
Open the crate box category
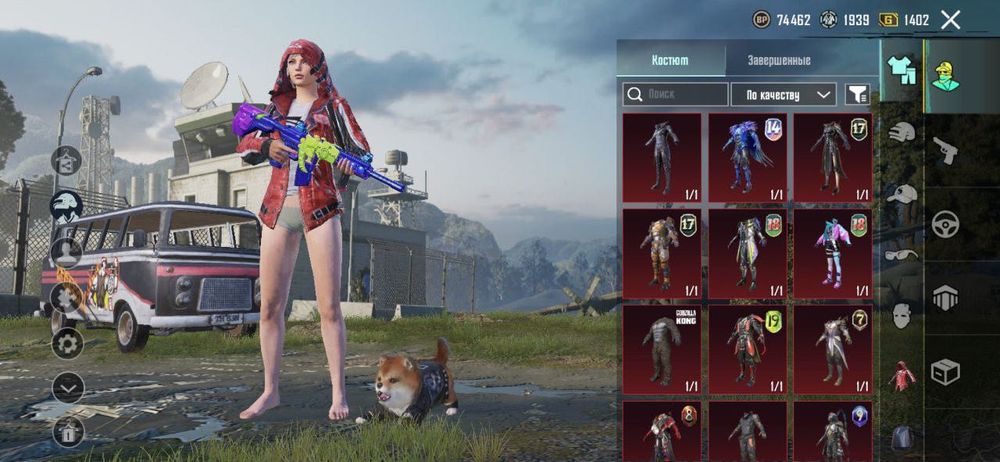click(945, 372)
